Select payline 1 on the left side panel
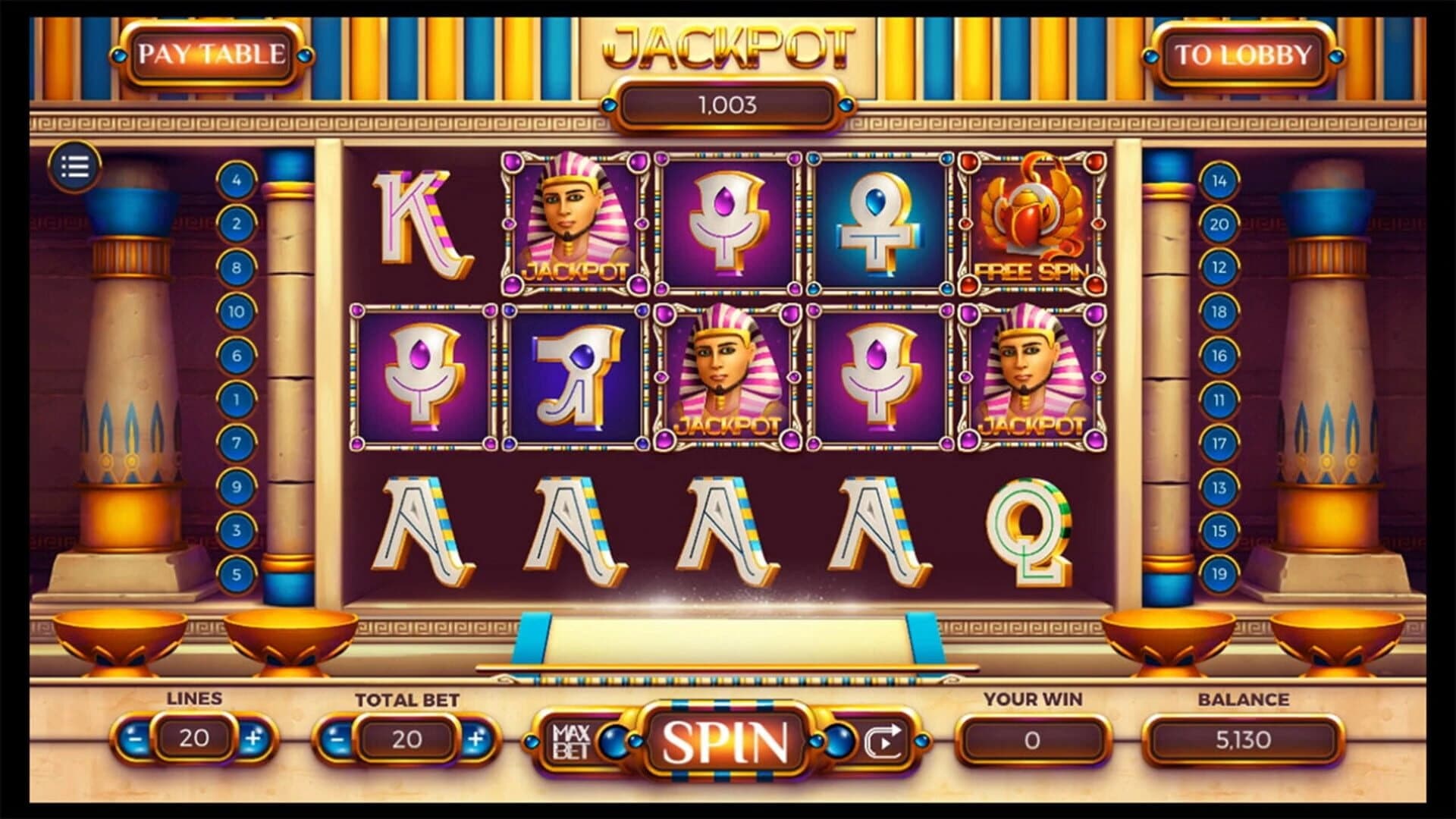The width and height of the screenshot is (1456, 819). point(237,396)
